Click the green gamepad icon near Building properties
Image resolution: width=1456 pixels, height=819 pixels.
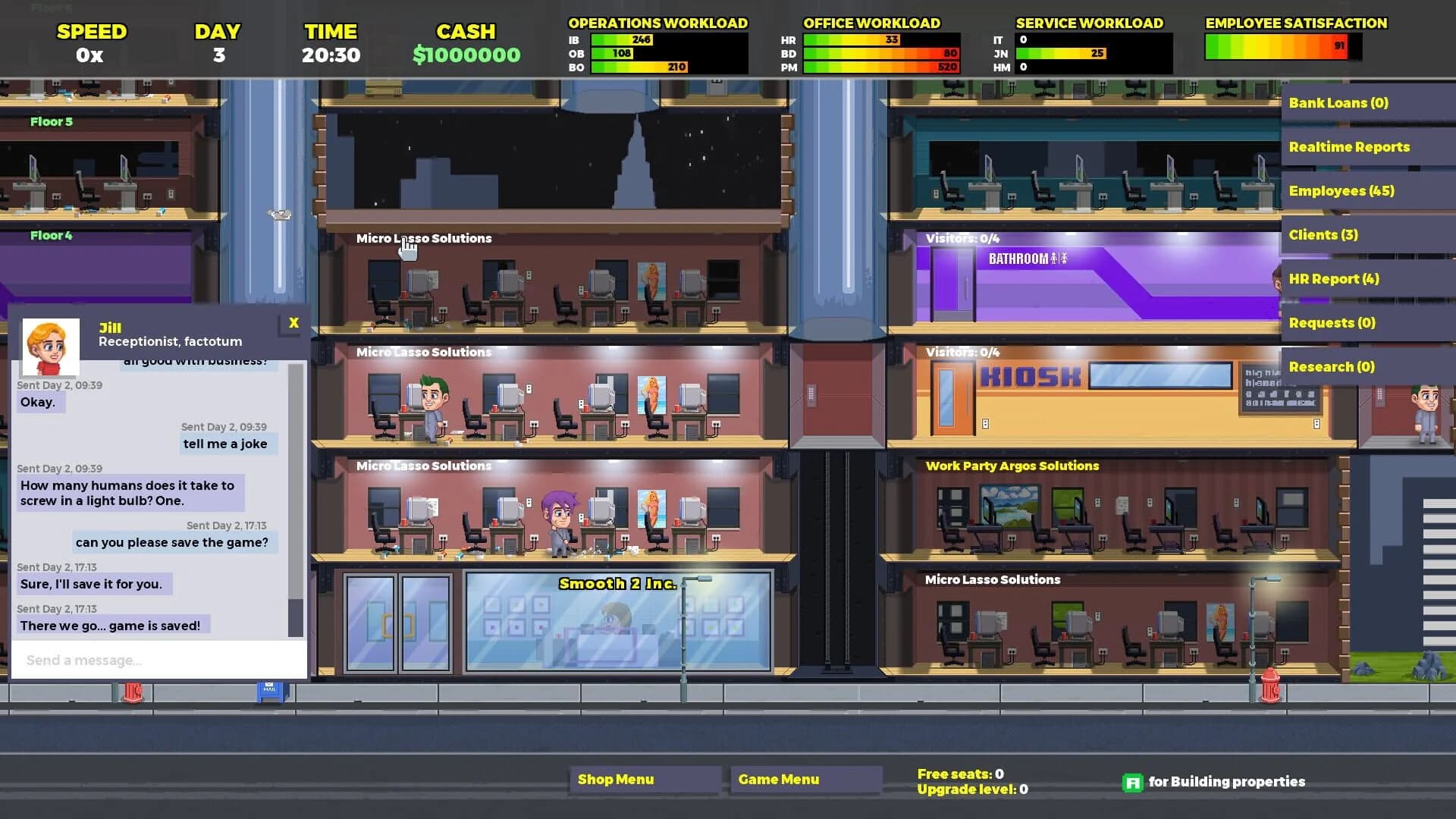click(x=1133, y=781)
